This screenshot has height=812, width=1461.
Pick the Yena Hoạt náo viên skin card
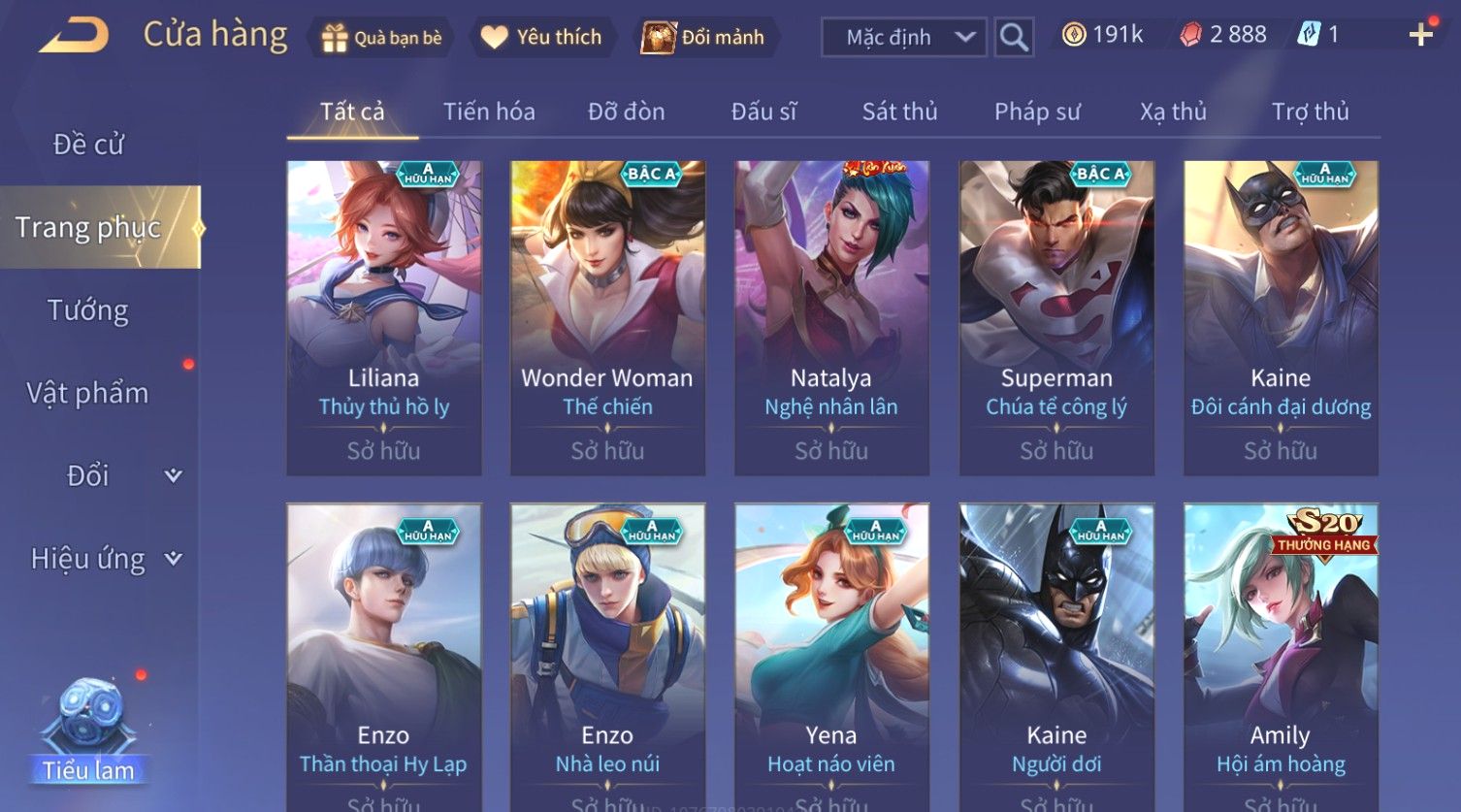click(831, 657)
